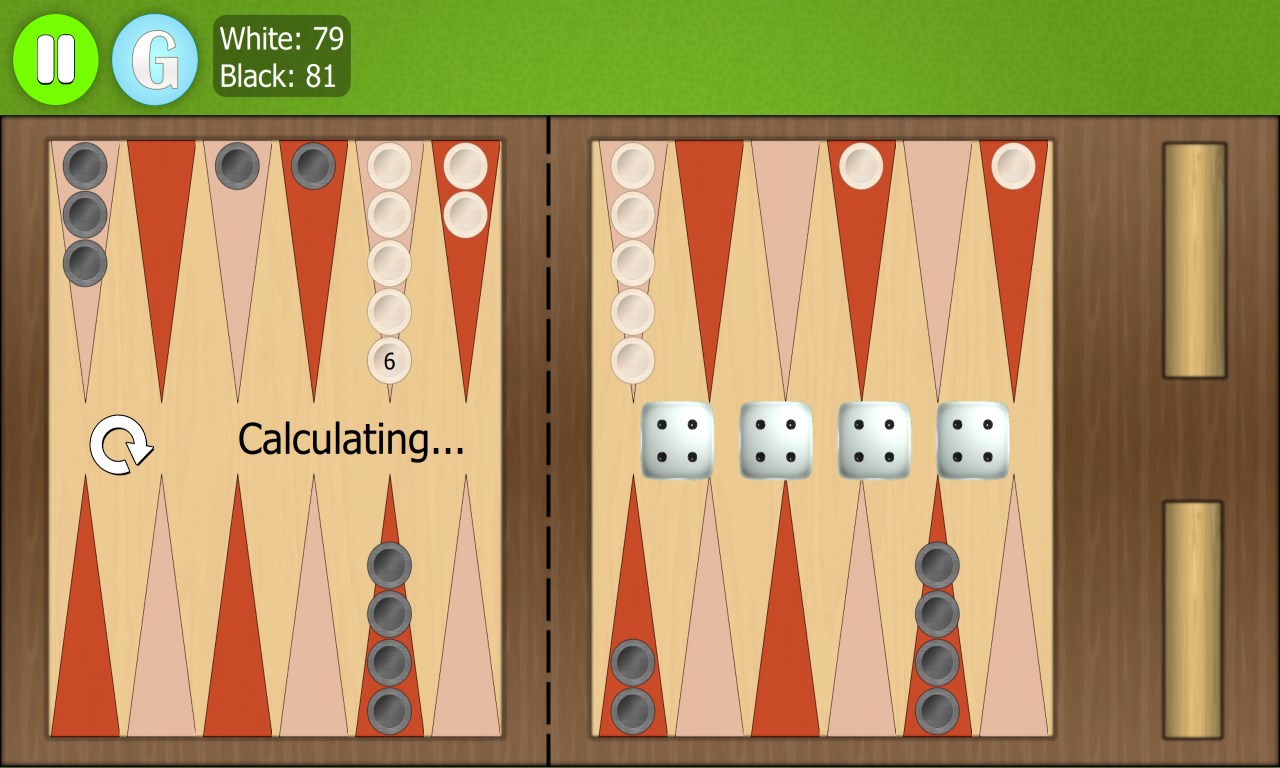Select the rightmost die showing four
The height and width of the screenshot is (768, 1280).
click(x=973, y=441)
